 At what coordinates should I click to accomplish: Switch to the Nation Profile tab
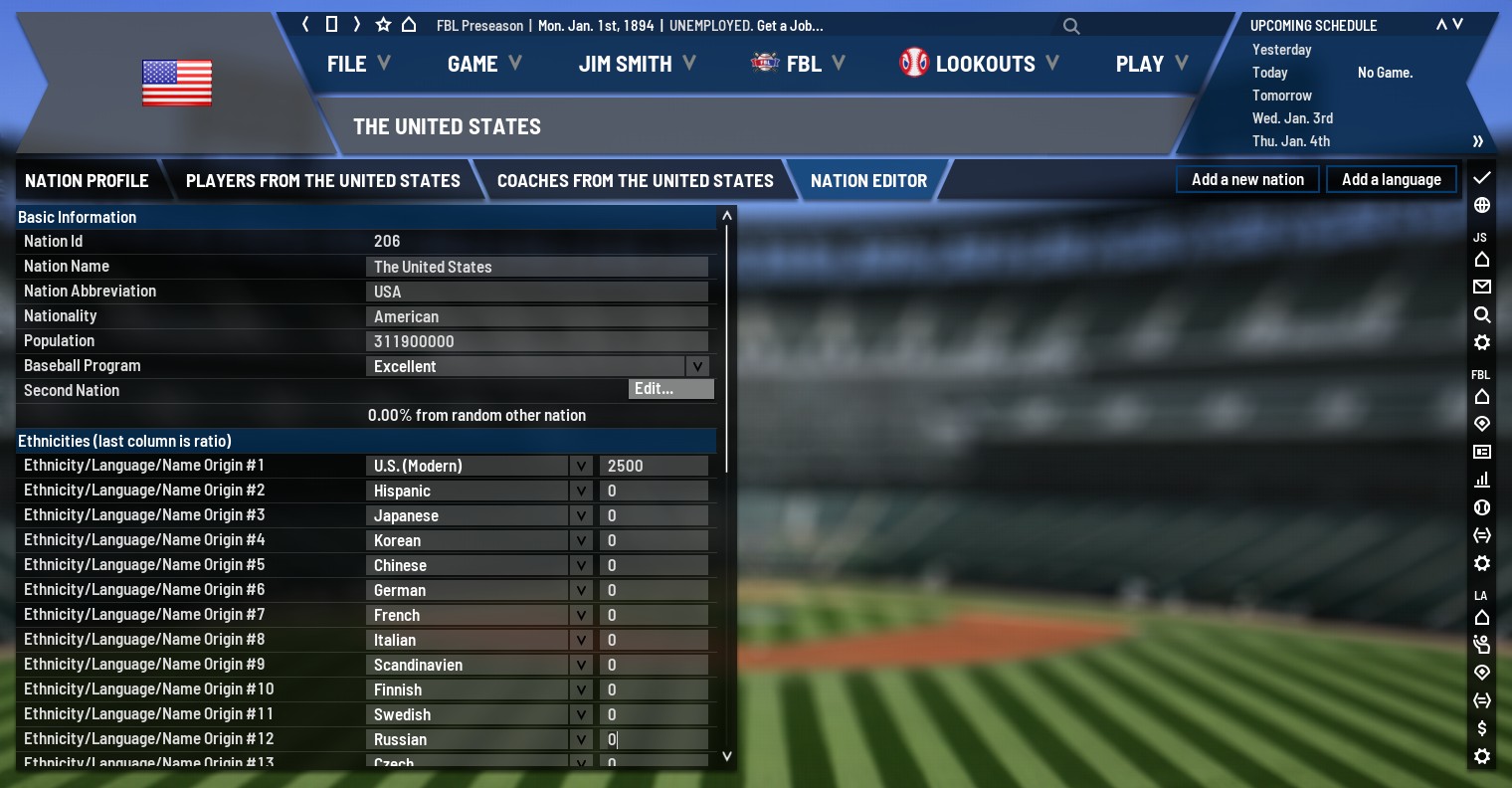[x=87, y=180]
